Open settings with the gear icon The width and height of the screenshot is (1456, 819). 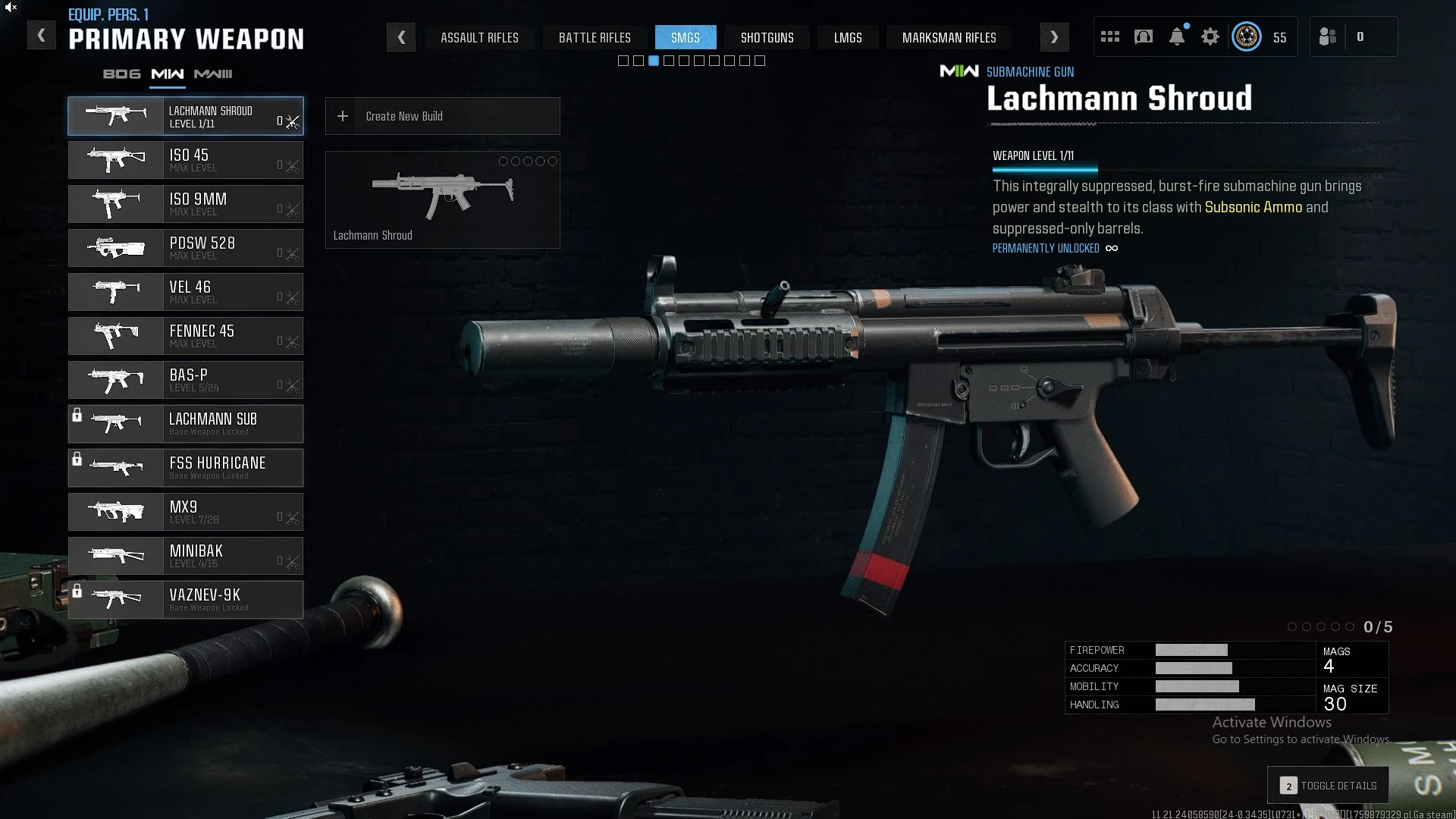(x=1210, y=37)
